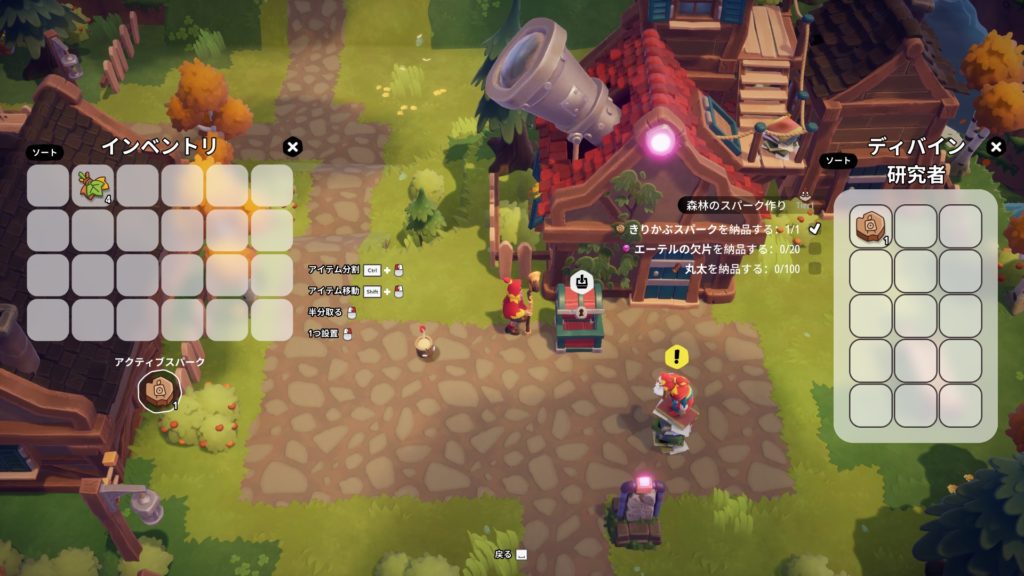Sort the inventory with its ソート button
Screen dimensions: 1024x576
click(x=44, y=153)
